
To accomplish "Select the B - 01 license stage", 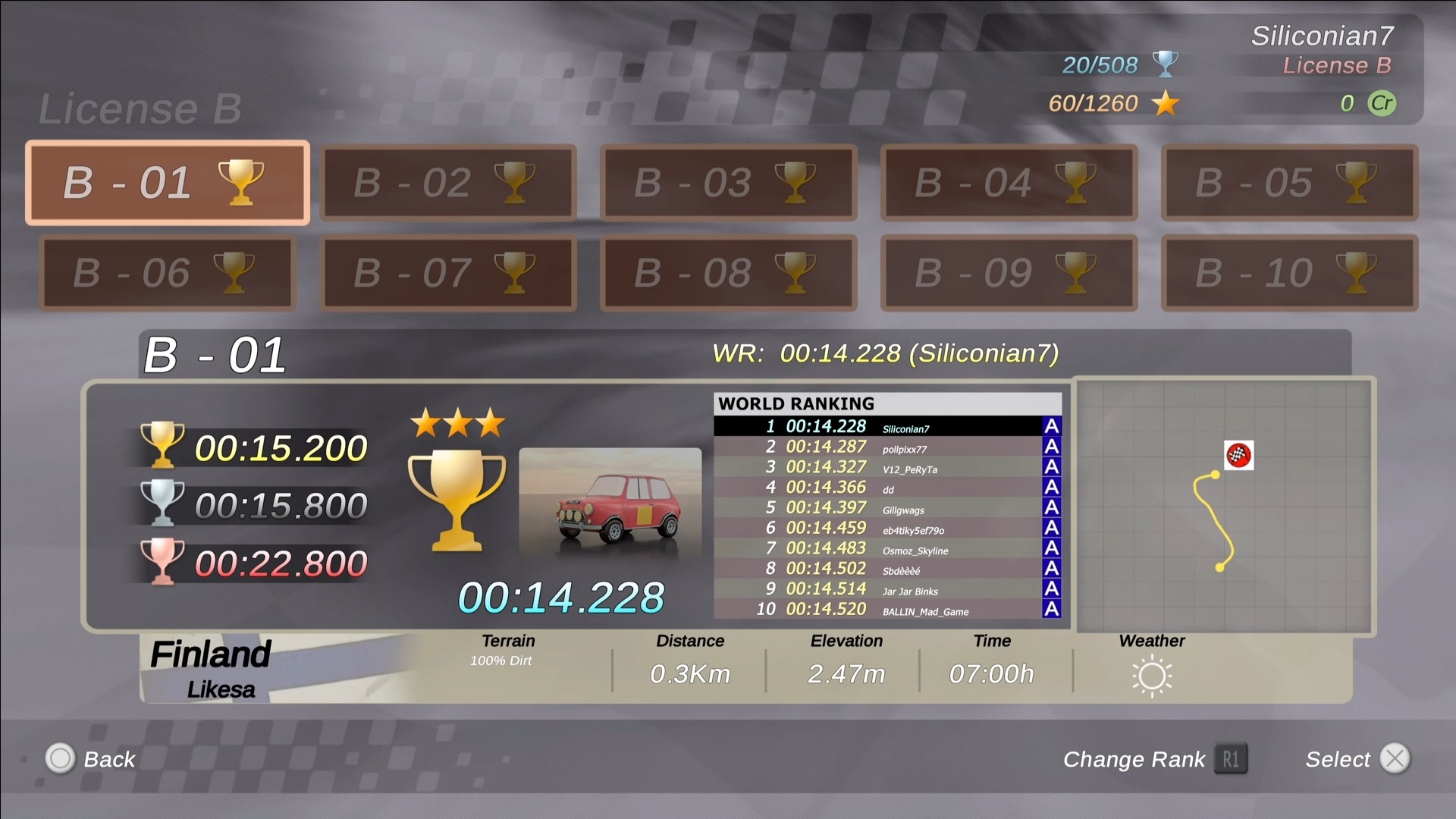I will [167, 183].
